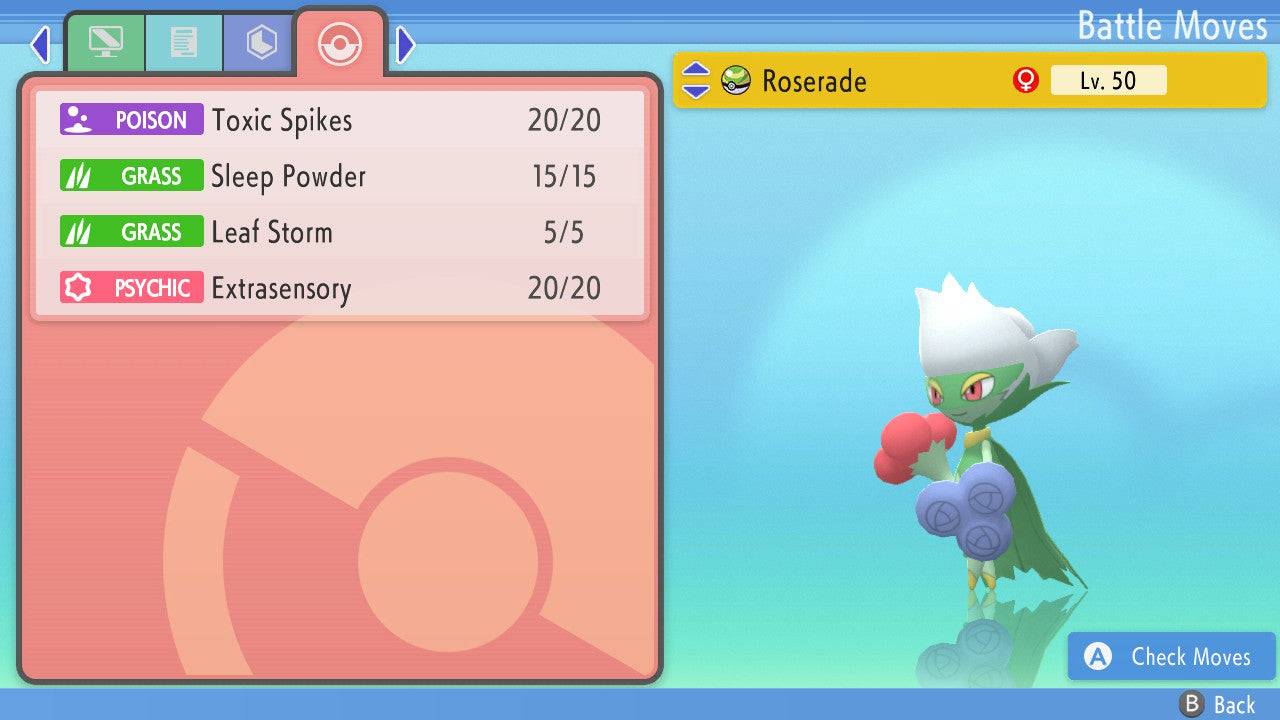1280x720 pixels.
Task: Select the Leaf Storm move
Action: coord(340,233)
